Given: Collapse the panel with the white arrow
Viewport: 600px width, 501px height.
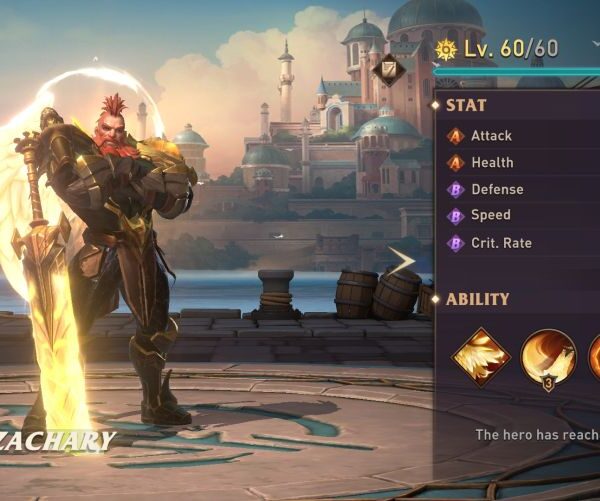Looking at the screenshot, I should (x=402, y=262).
